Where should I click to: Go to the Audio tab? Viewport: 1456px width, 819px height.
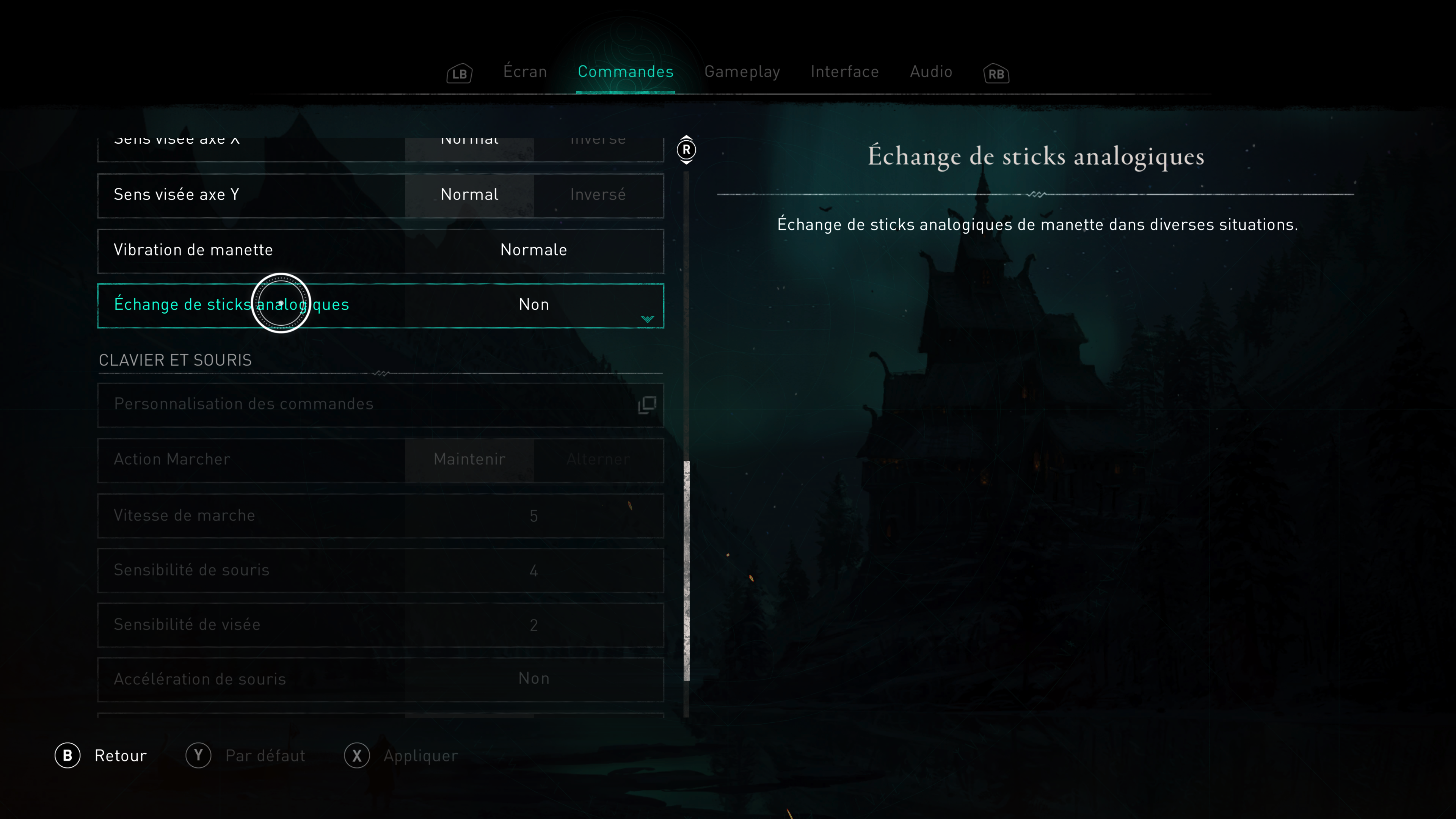(x=931, y=72)
